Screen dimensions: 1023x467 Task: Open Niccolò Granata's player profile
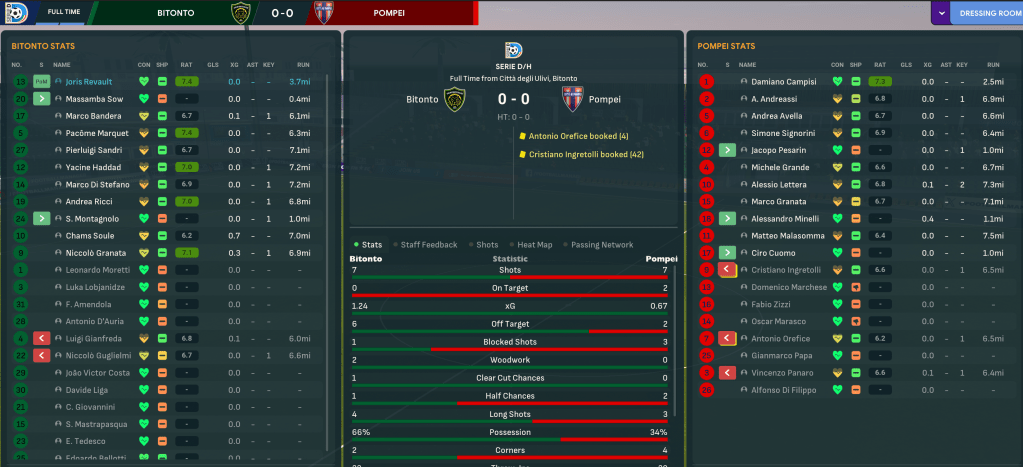pos(97,253)
